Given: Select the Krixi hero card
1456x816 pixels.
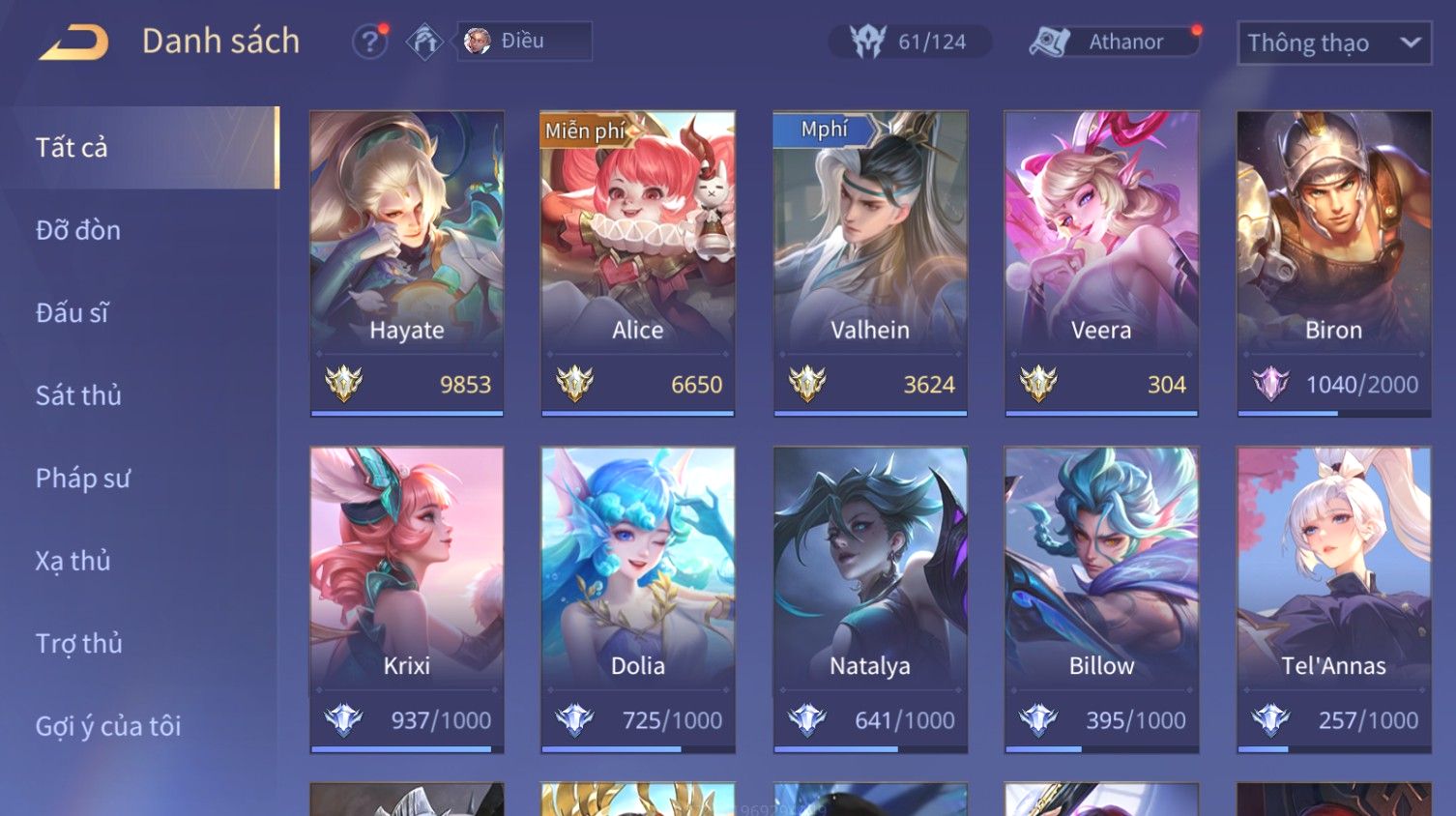Looking at the screenshot, I should tap(406, 598).
